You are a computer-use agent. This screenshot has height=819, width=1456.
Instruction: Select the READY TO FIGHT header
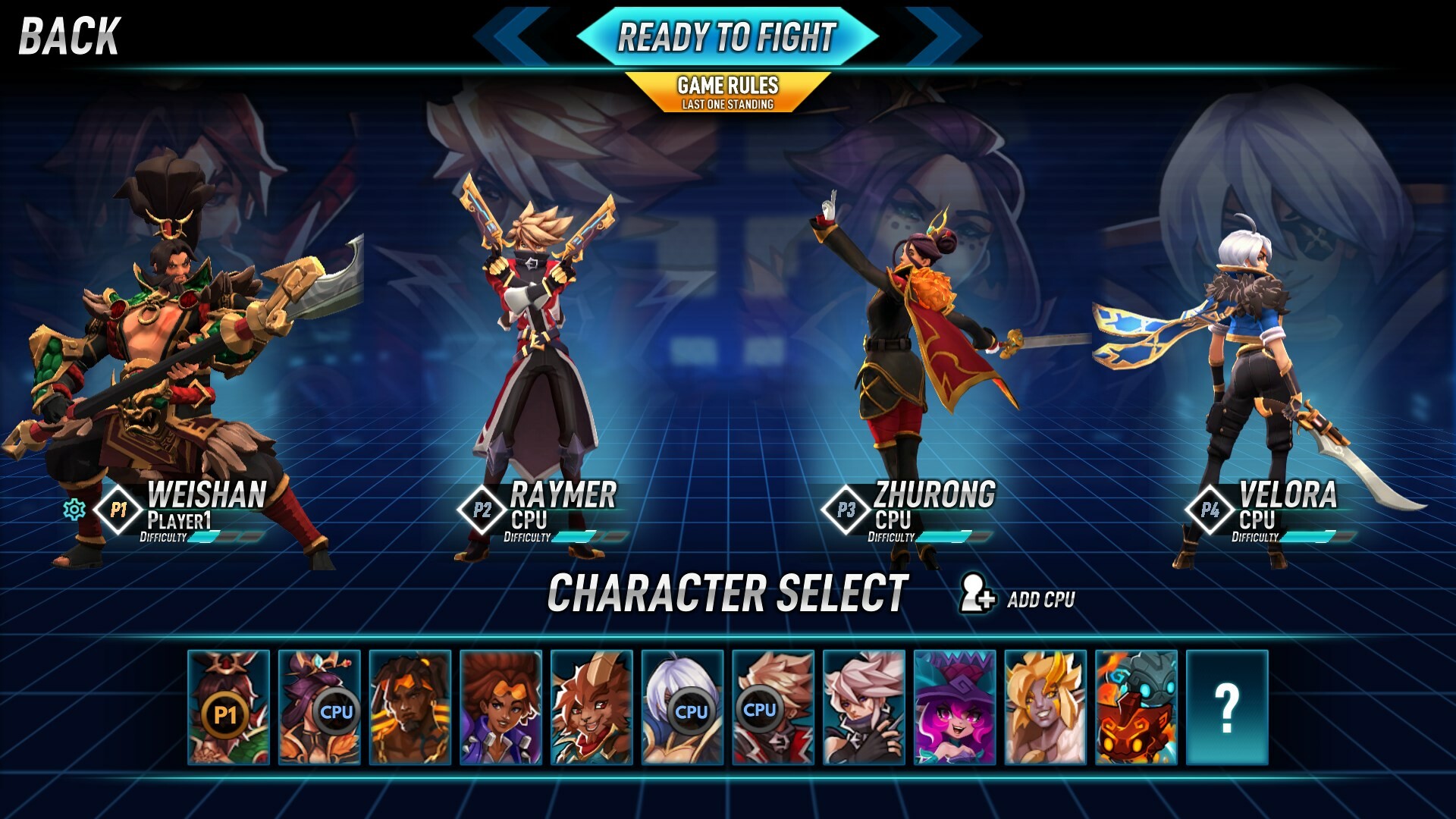726,34
